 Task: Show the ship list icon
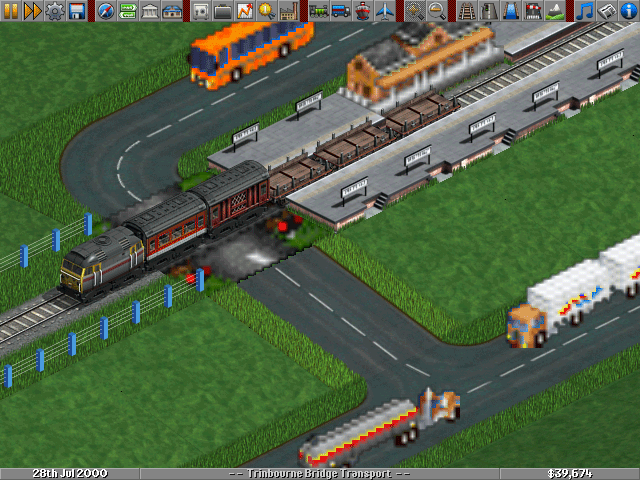362,11
